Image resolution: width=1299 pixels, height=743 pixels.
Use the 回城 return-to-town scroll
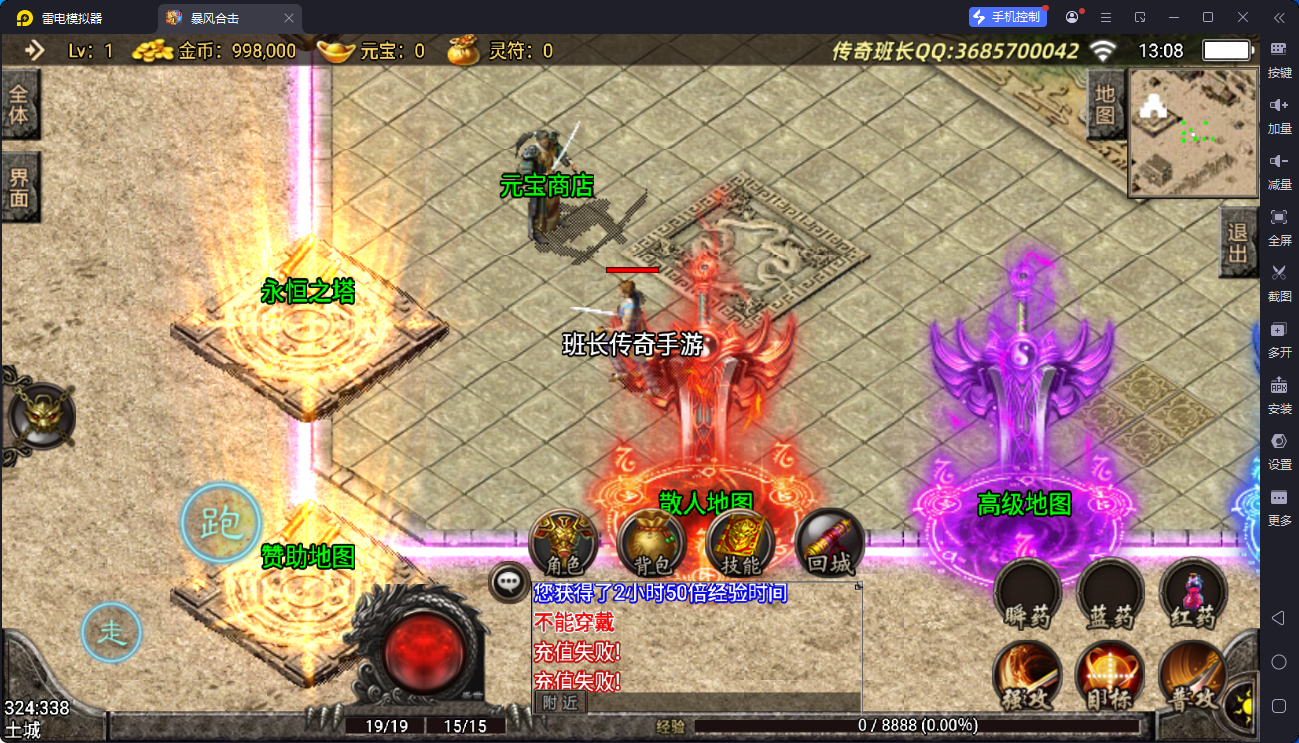[829, 543]
